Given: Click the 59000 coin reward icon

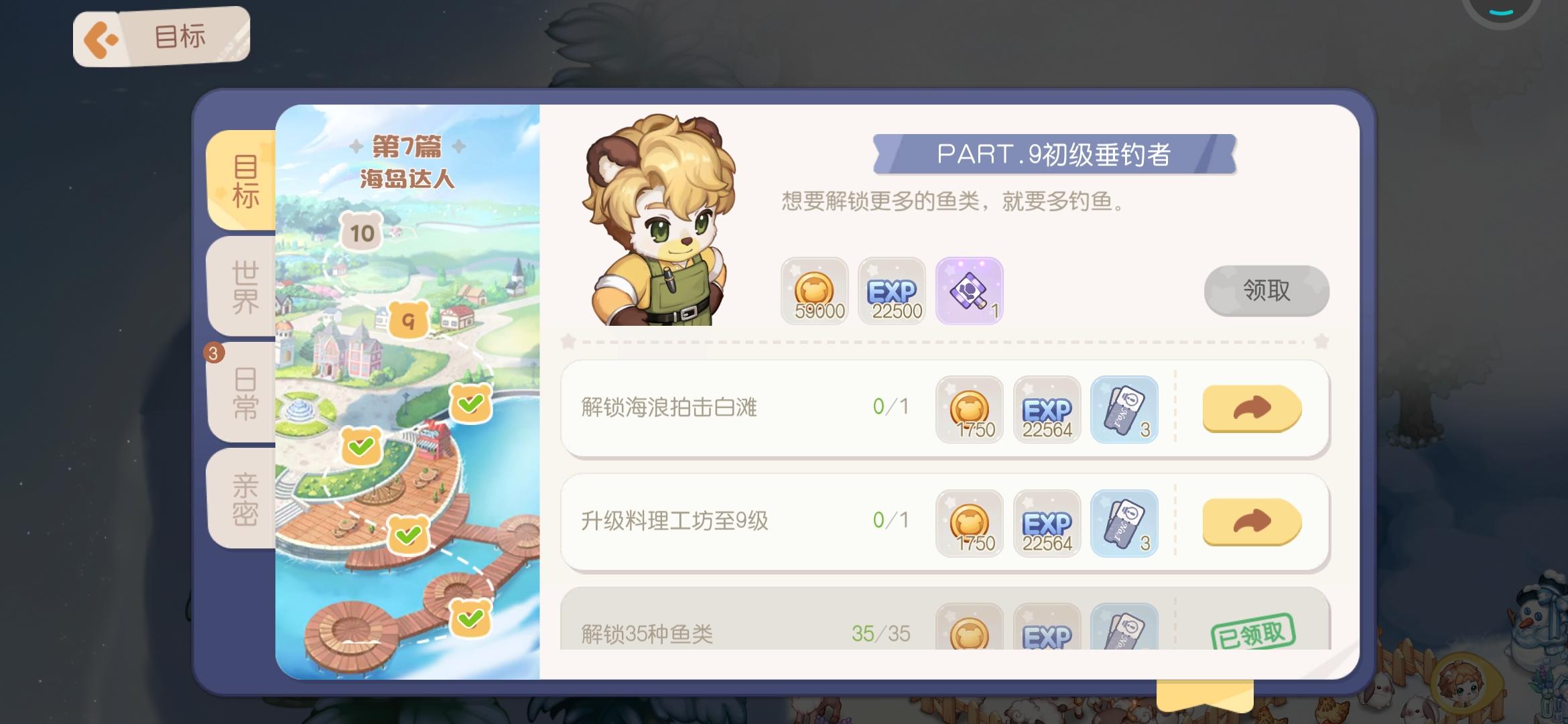Looking at the screenshot, I should (x=814, y=291).
